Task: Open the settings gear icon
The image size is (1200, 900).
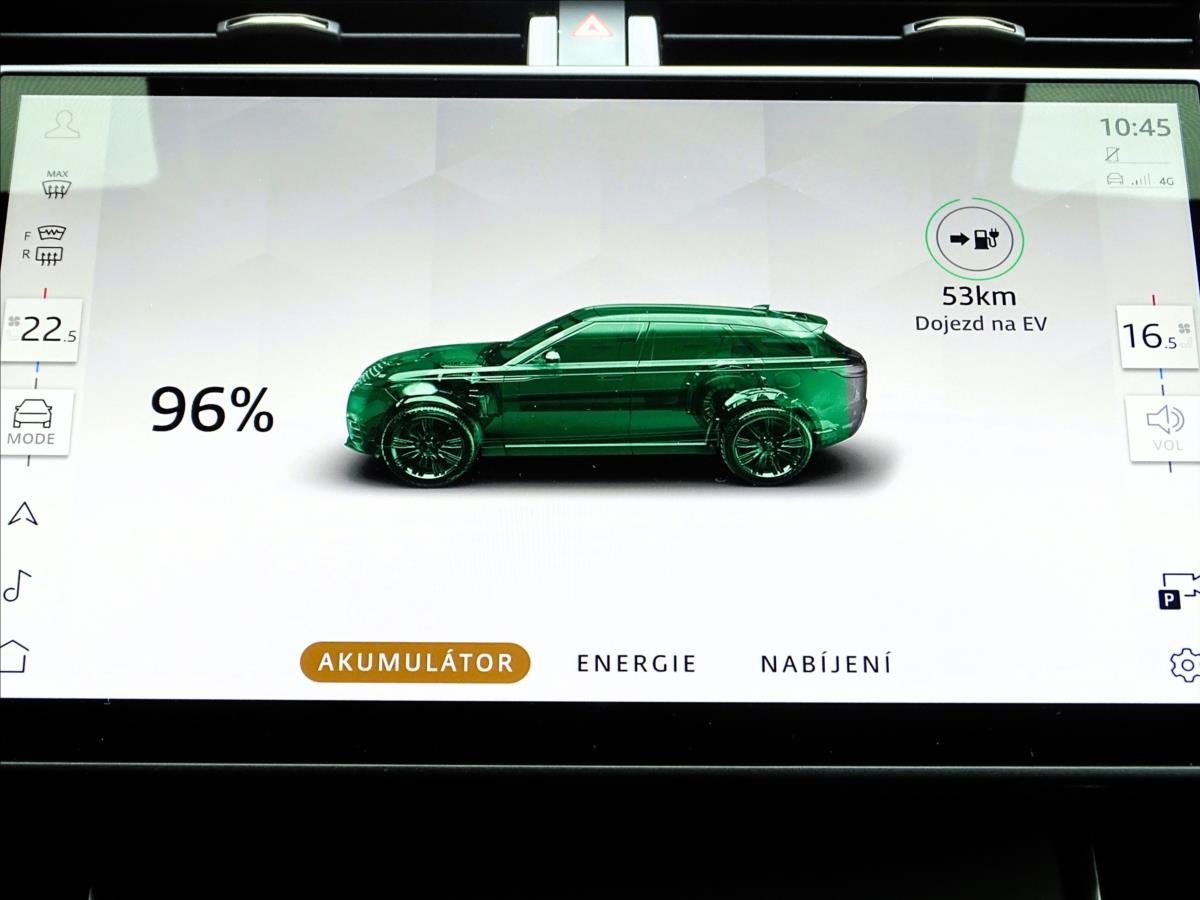Action: tap(1185, 664)
